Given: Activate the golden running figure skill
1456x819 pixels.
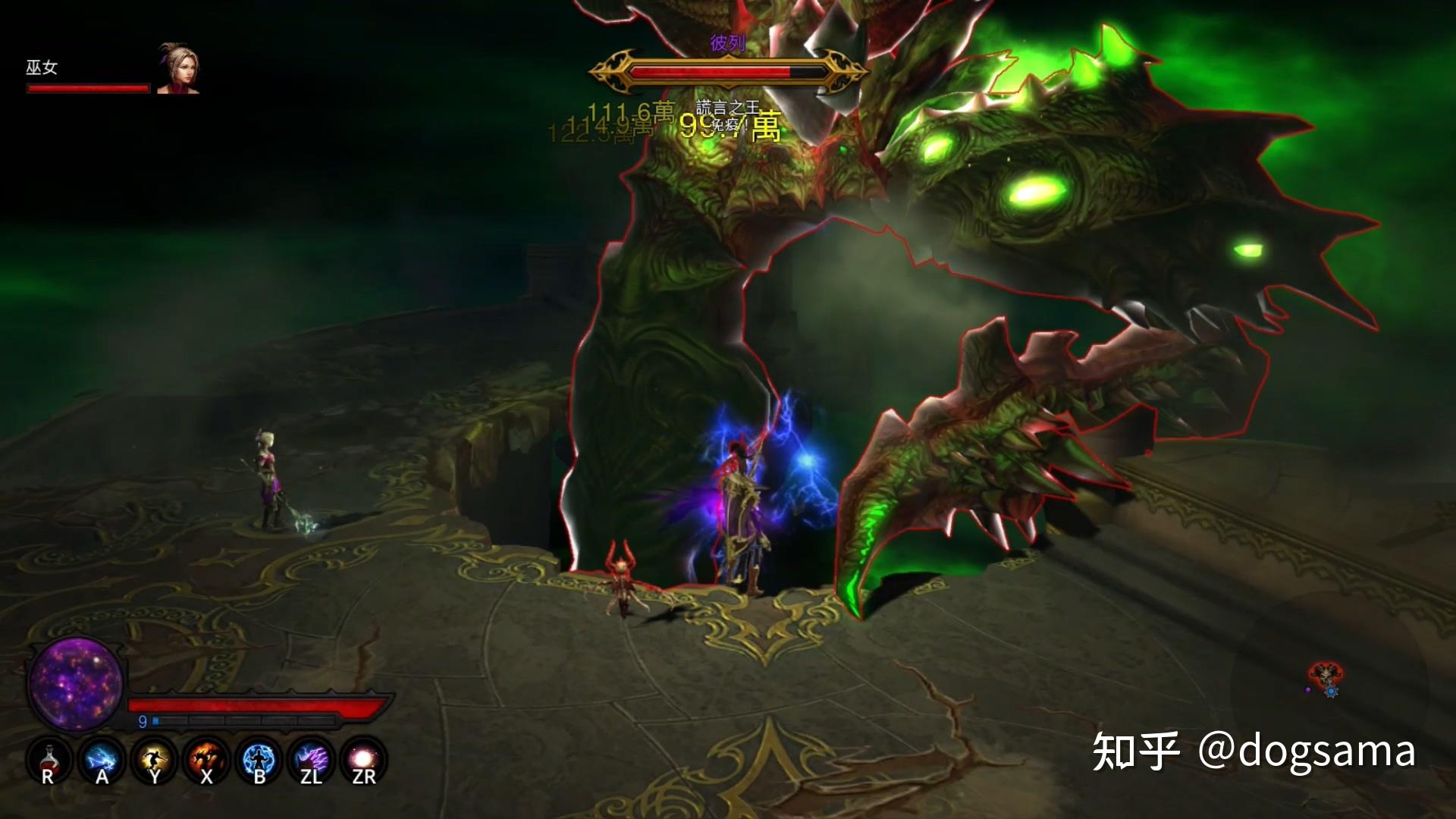Looking at the screenshot, I should pos(154,760).
